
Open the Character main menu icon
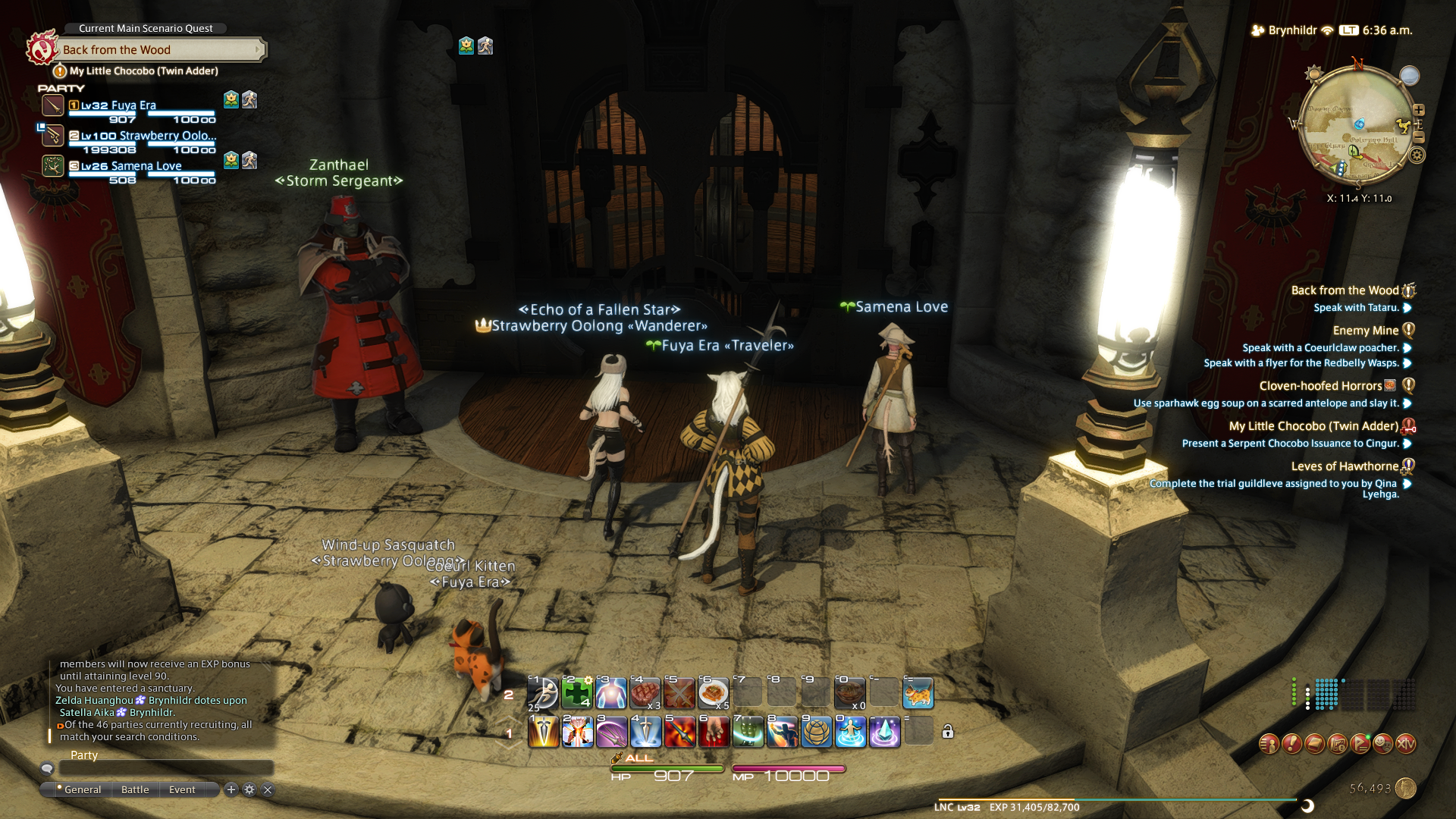tap(1269, 744)
